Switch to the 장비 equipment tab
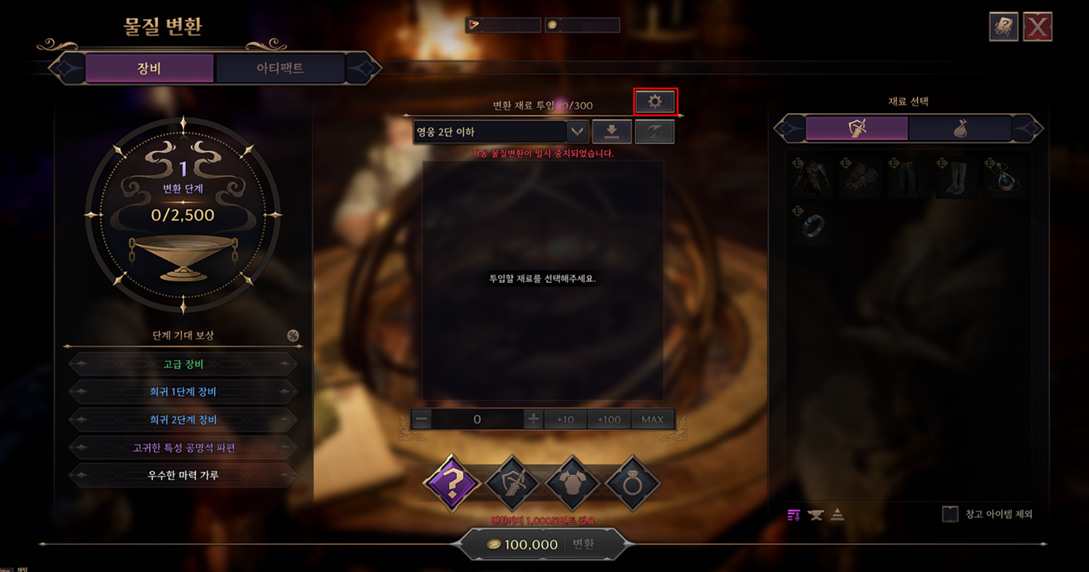This screenshot has height=572, width=1089. [x=149, y=68]
